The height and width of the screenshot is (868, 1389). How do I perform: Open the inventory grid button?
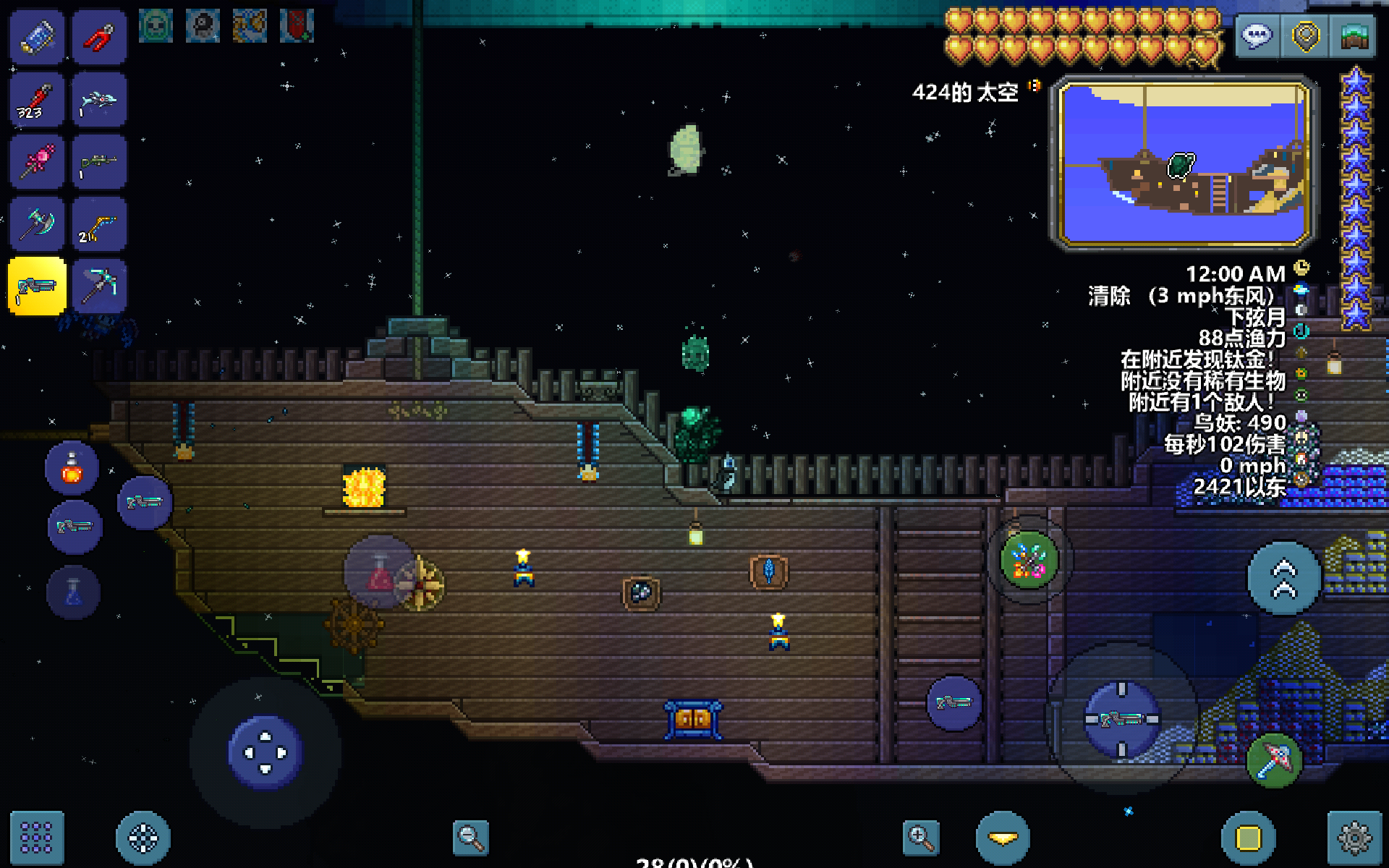[x=37, y=838]
